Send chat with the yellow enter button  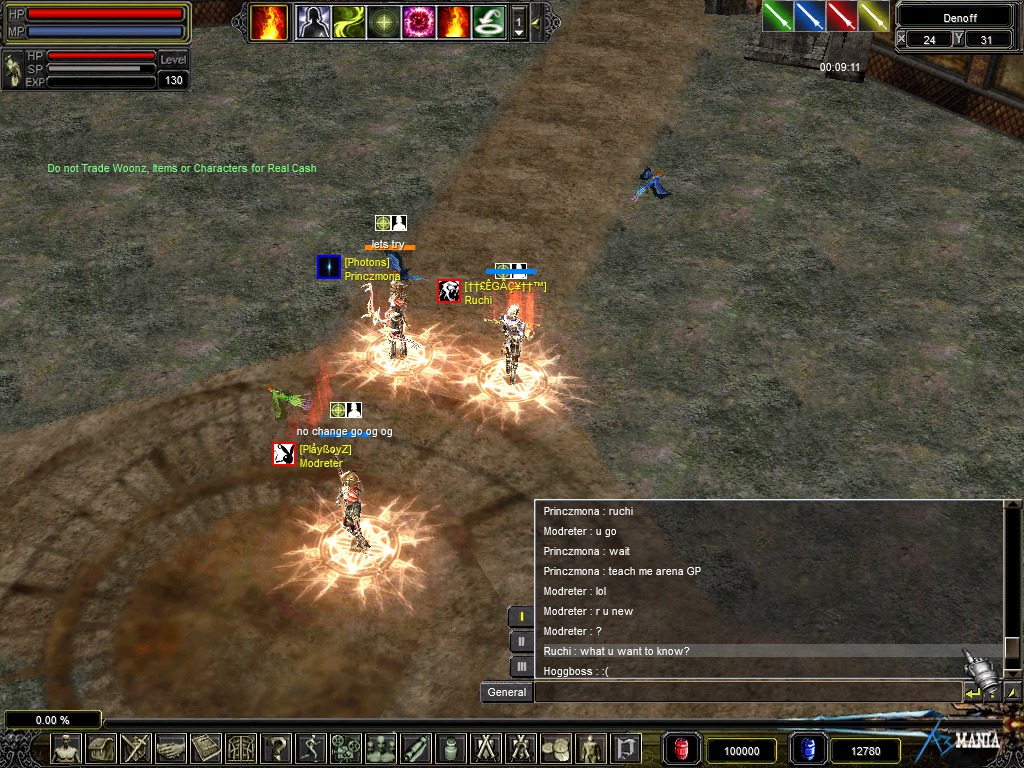[972, 692]
